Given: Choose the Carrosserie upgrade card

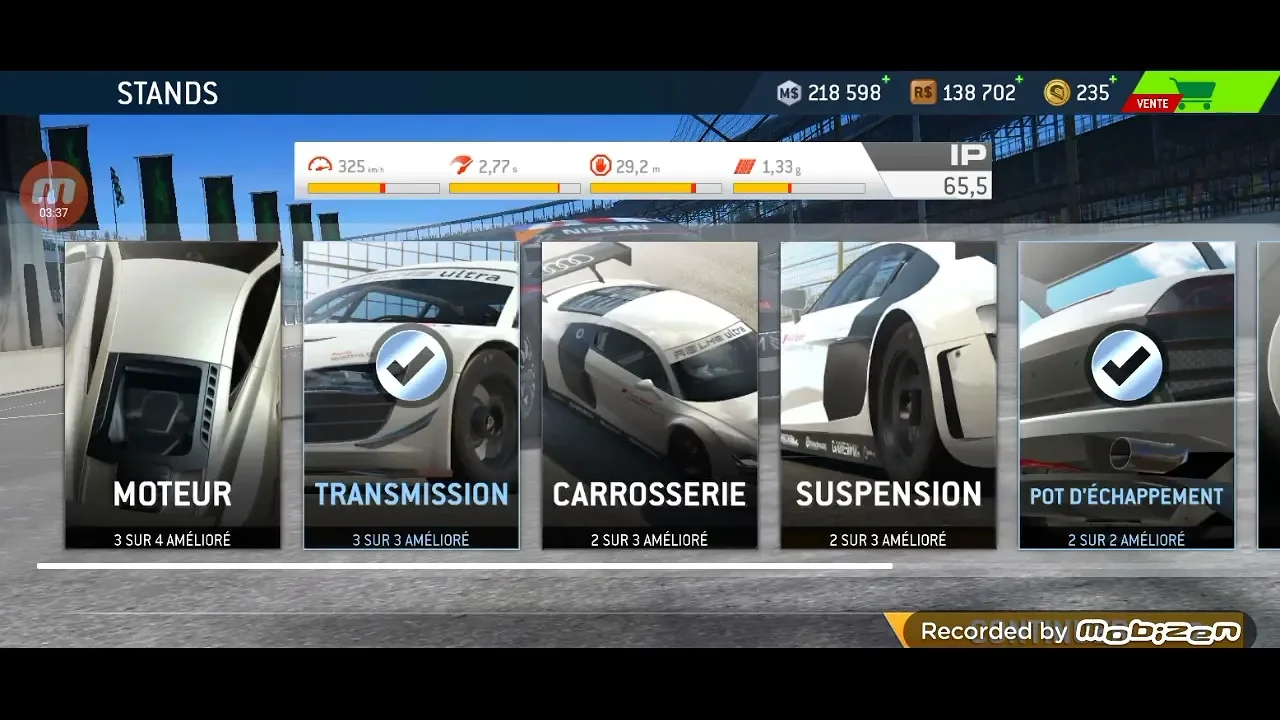Looking at the screenshot, I should [649, 395].
